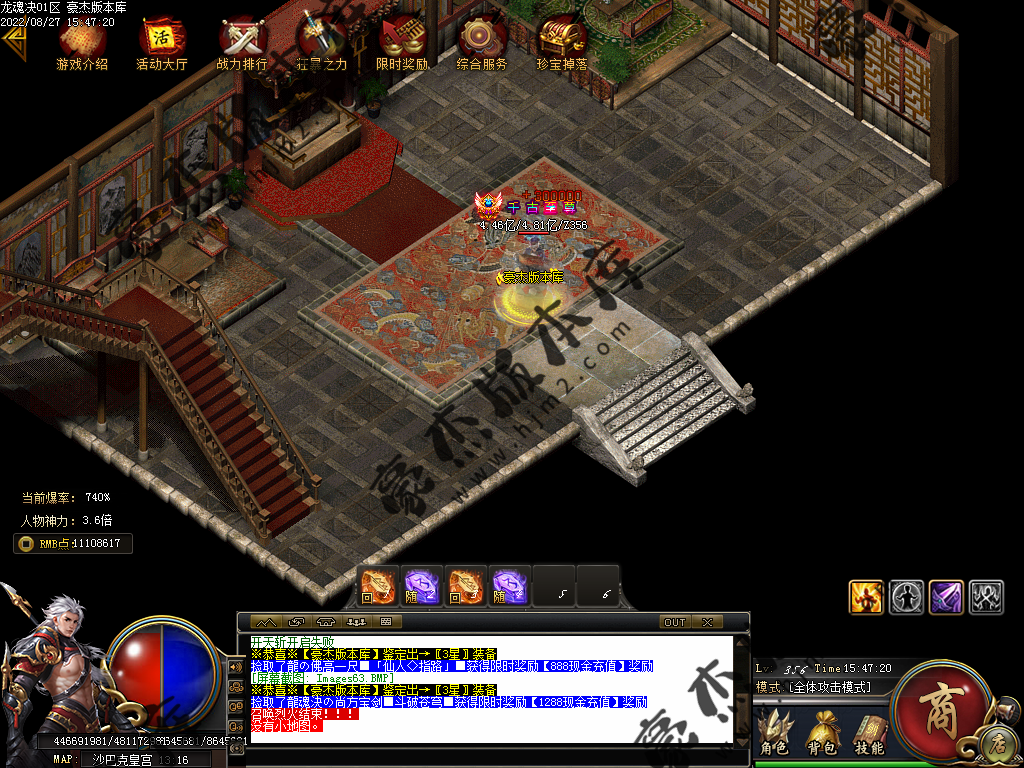Viewport: 1024px width, 768px height.
Task: Open the 角色 character panel
Action: pos(774,733)
